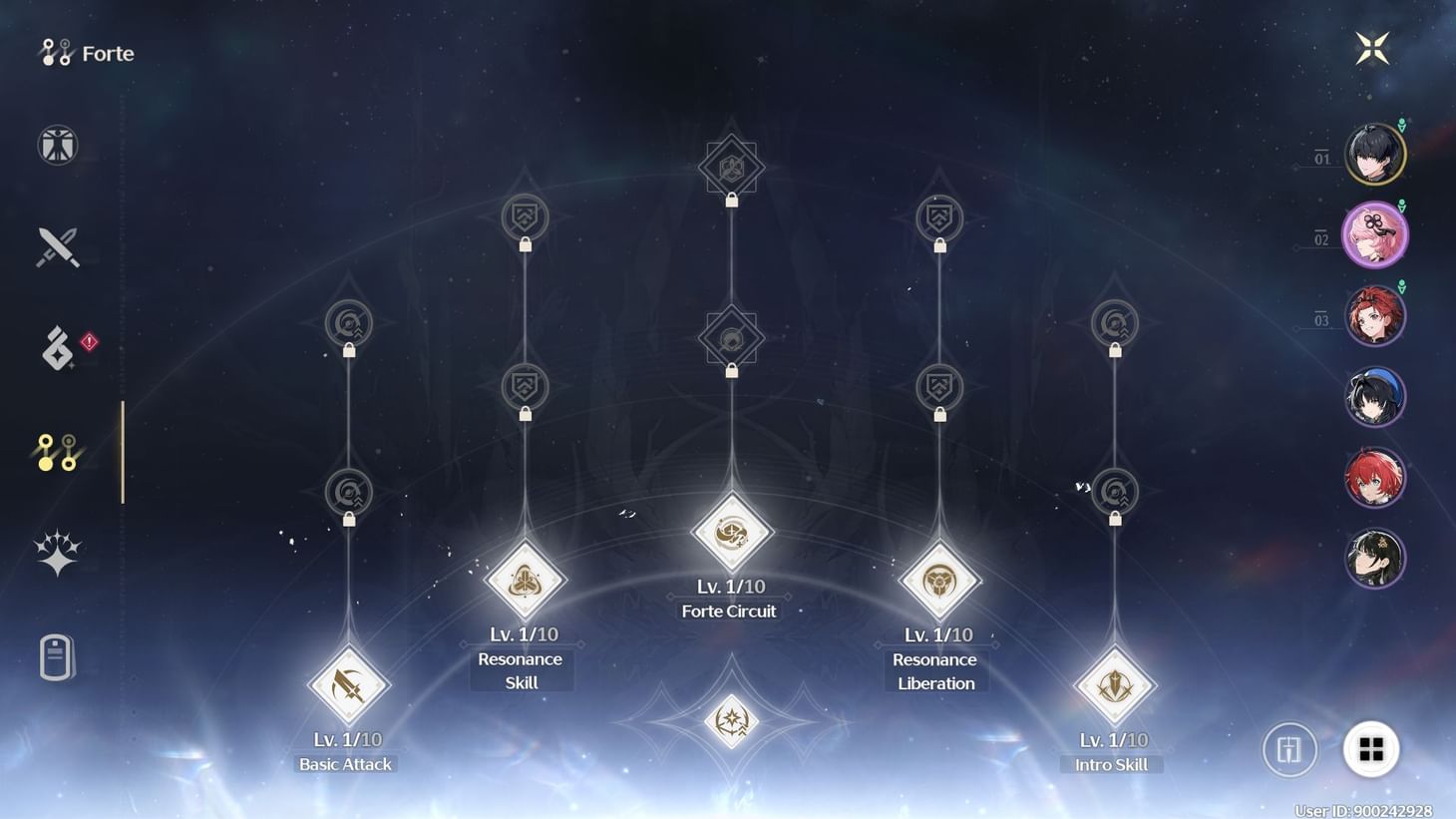Image resolution: width=1456 pixels, height=819 pixels.
Task: Switch to character portrait 02
Action: (1375, 232)
